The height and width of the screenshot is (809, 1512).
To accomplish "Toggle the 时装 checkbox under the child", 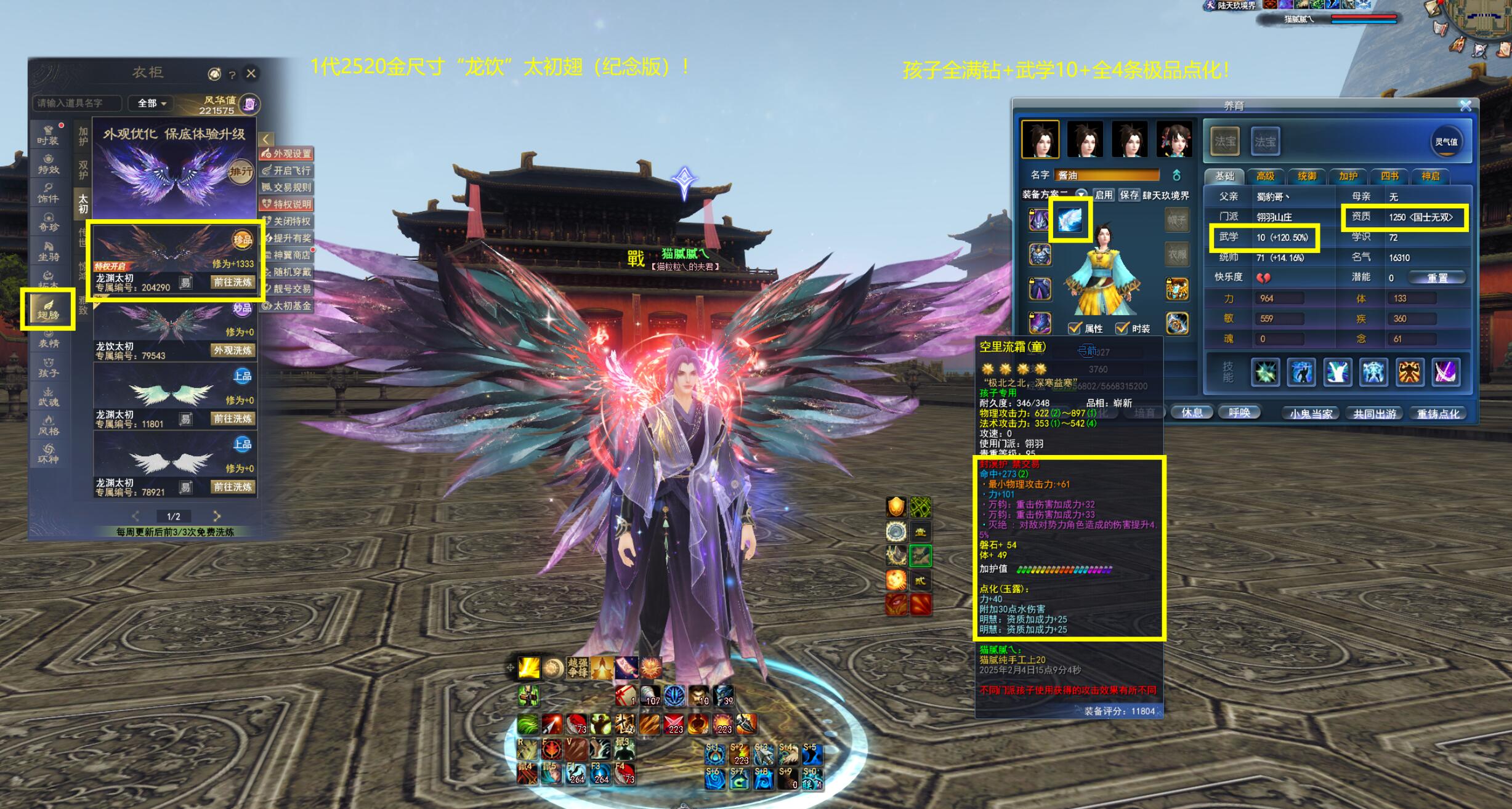I will (x=1123, y=328).
